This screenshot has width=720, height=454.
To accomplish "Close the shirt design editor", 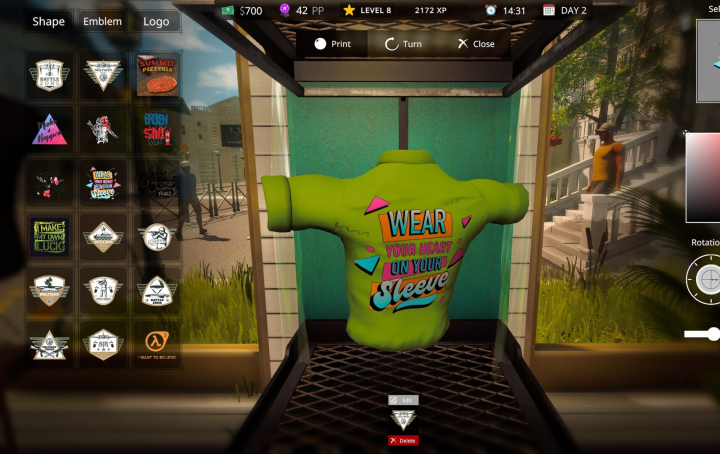I will click(x=476, y=44).
